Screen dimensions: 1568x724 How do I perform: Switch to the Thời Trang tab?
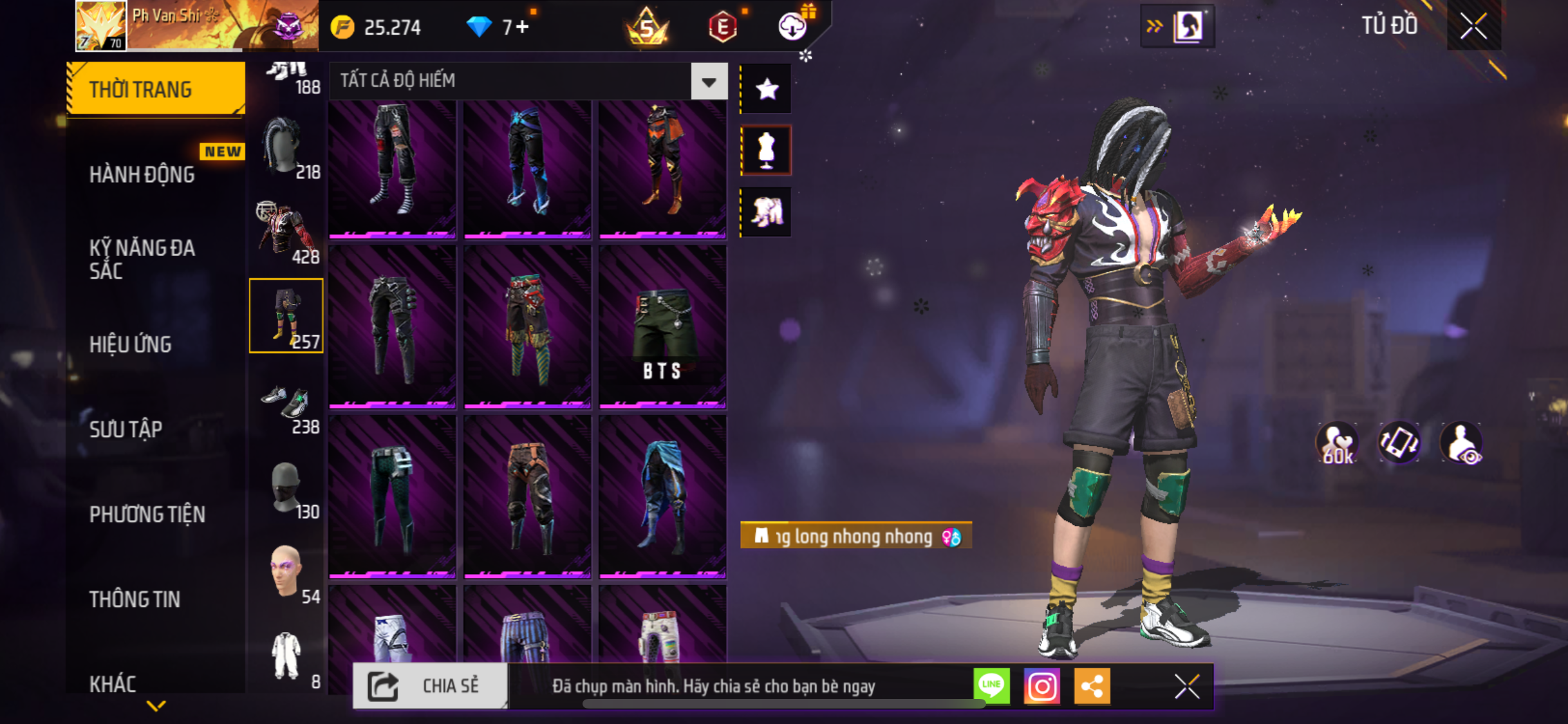(154, 89)
